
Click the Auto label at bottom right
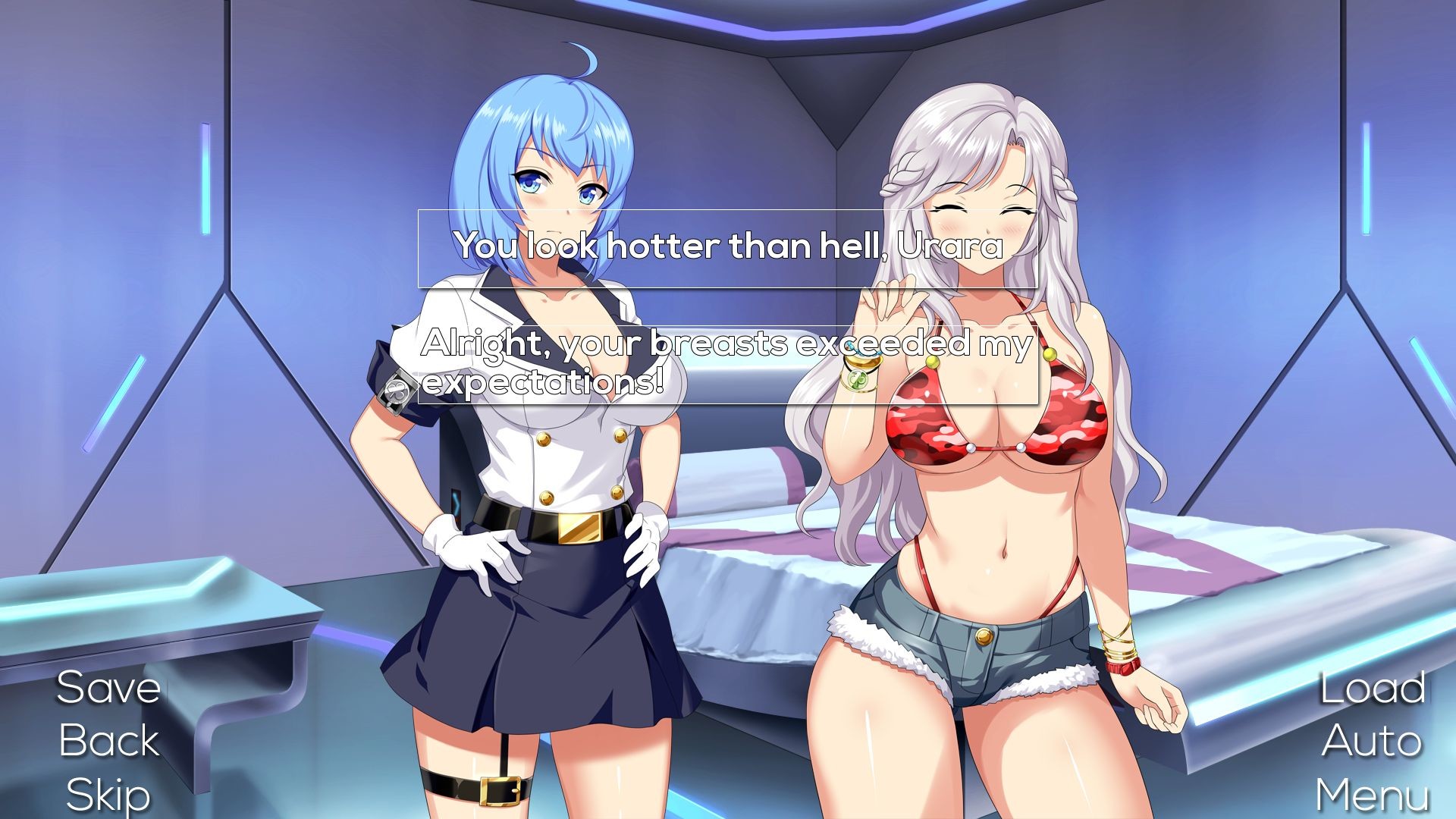pyautogui.click(x=1371, y=742)
